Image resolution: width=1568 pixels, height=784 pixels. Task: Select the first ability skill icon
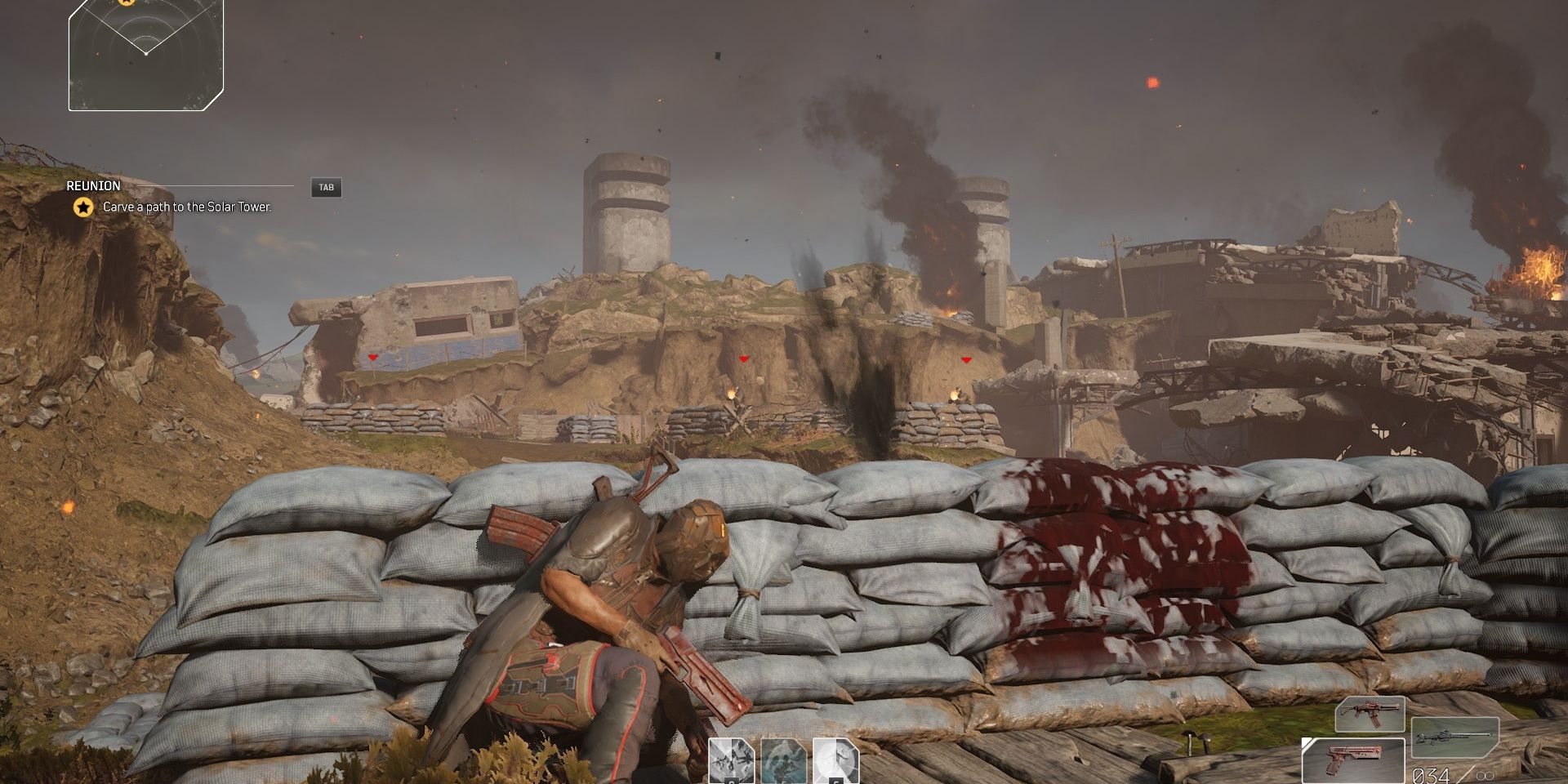coord(731,761)
